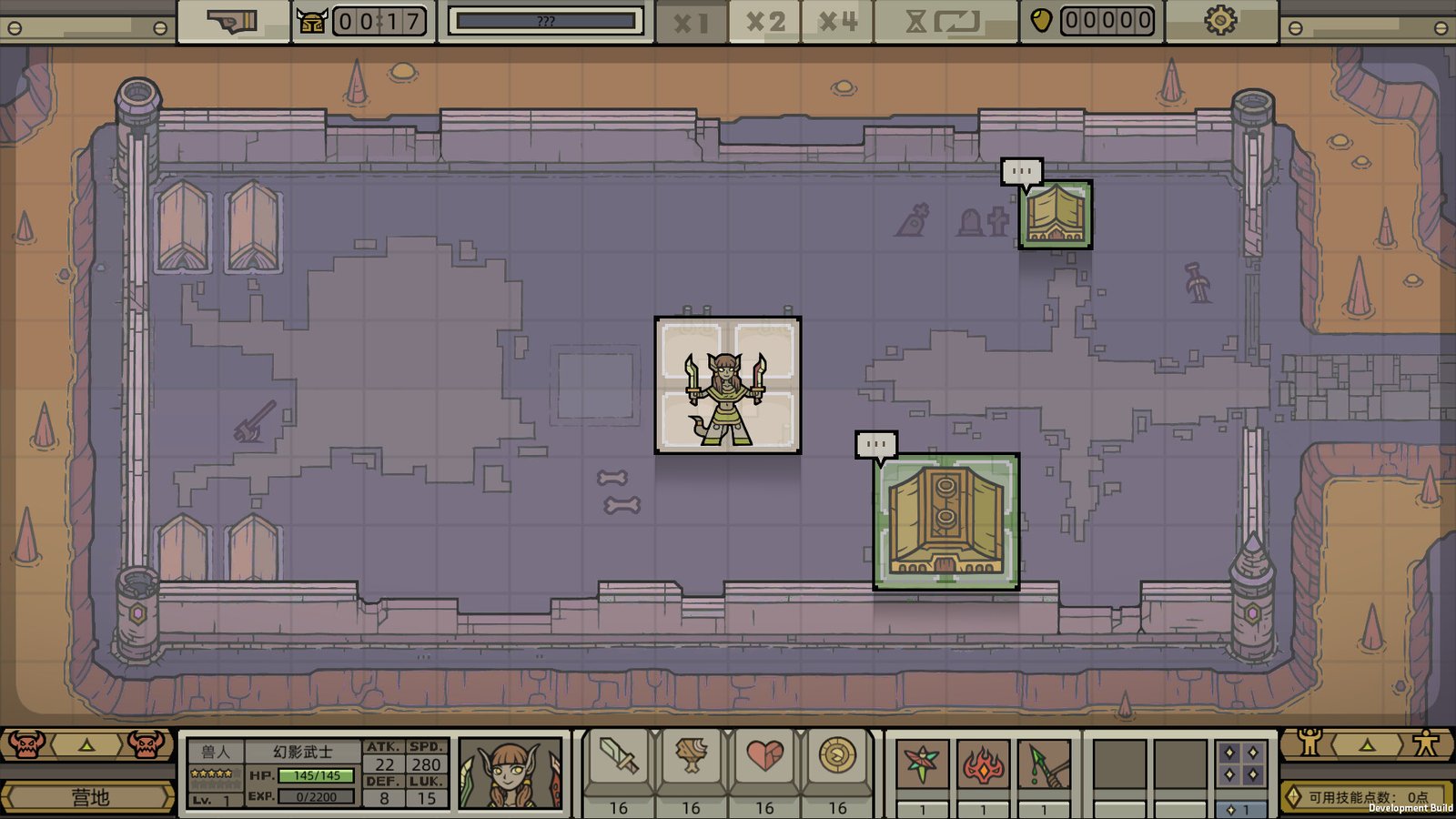Activate the red flame skill
The image size is (1456, 819).
(984, 763)
